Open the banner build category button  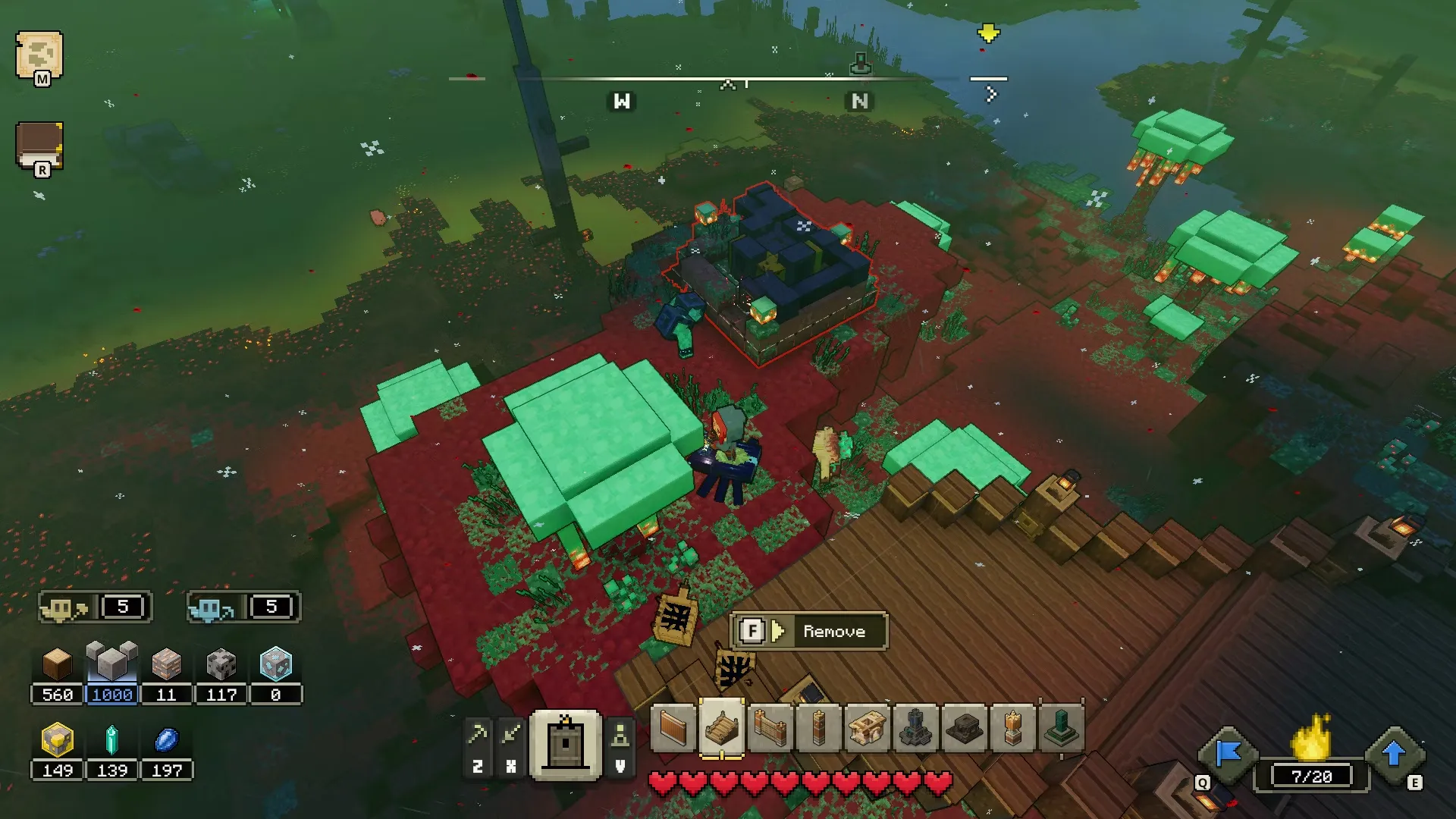tap(566, 745)
